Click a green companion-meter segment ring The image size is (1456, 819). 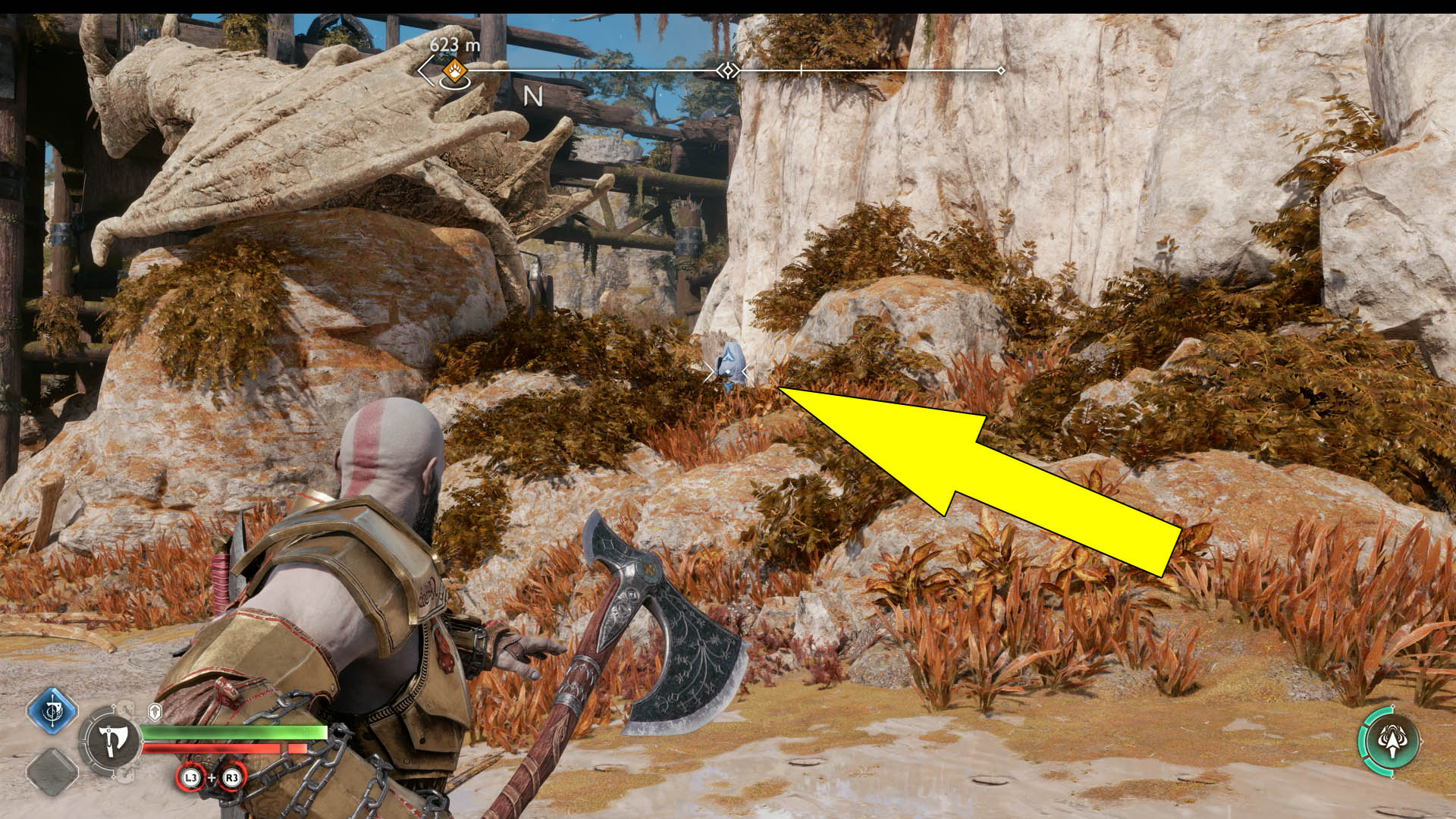tap(1363, 742)
